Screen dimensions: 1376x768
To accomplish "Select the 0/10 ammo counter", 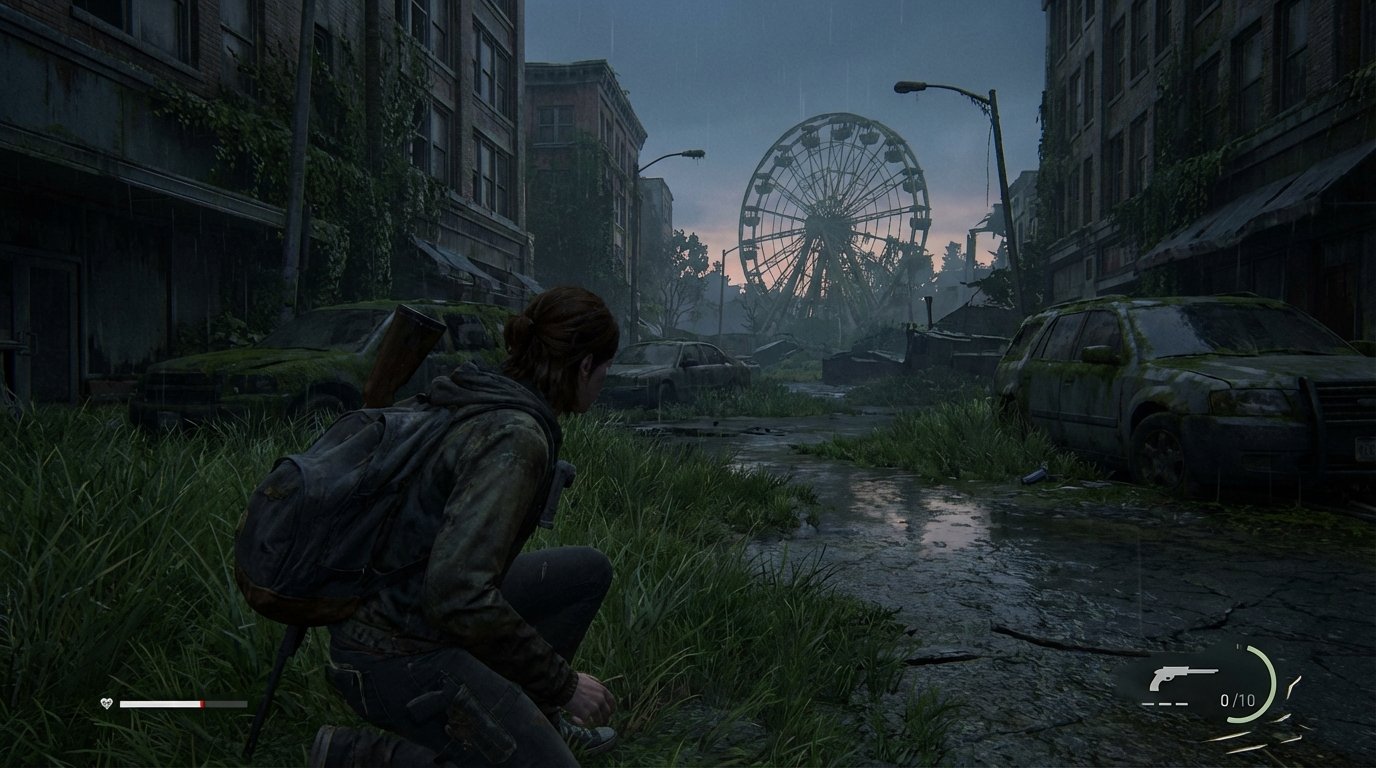I will coord(1237,700).
